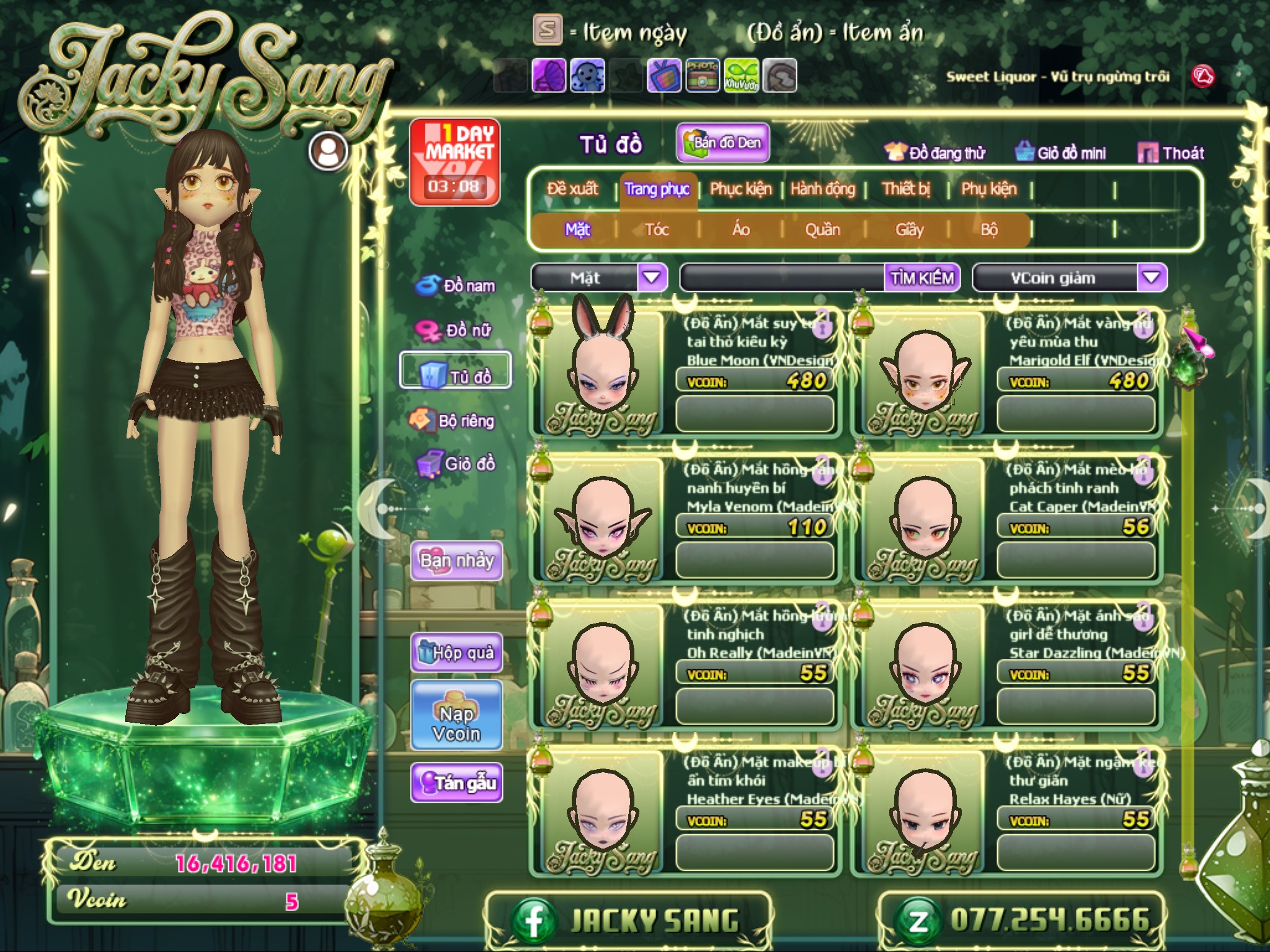Open the Hộp quà gift box
The height and width of the screenshot is (952, 1270).
(456, 652)
